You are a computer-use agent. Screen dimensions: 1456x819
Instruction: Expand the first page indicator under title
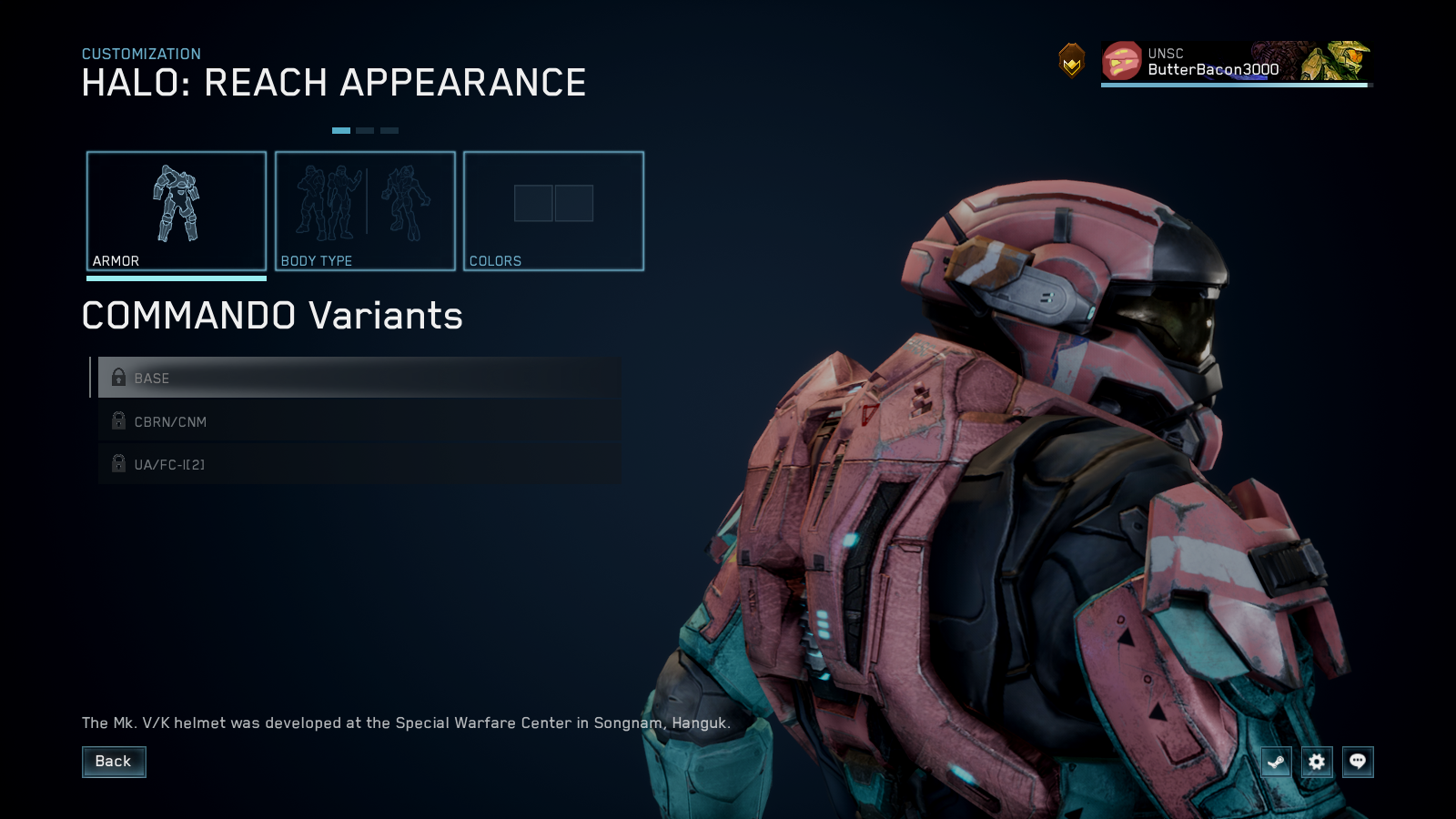click(343, 130)
